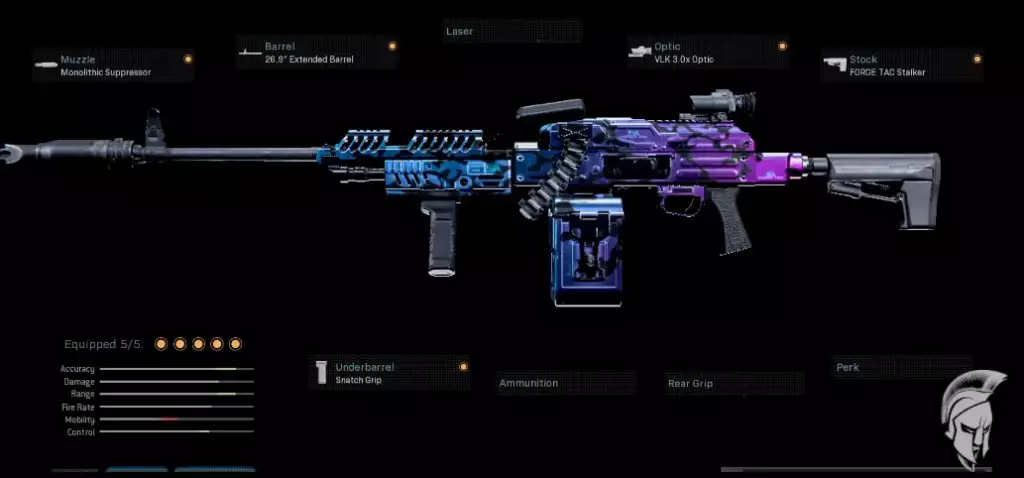Screen dimensions: 1024x478
Task: Choose the empty Ammunition slot
Action: click(566, 383)
